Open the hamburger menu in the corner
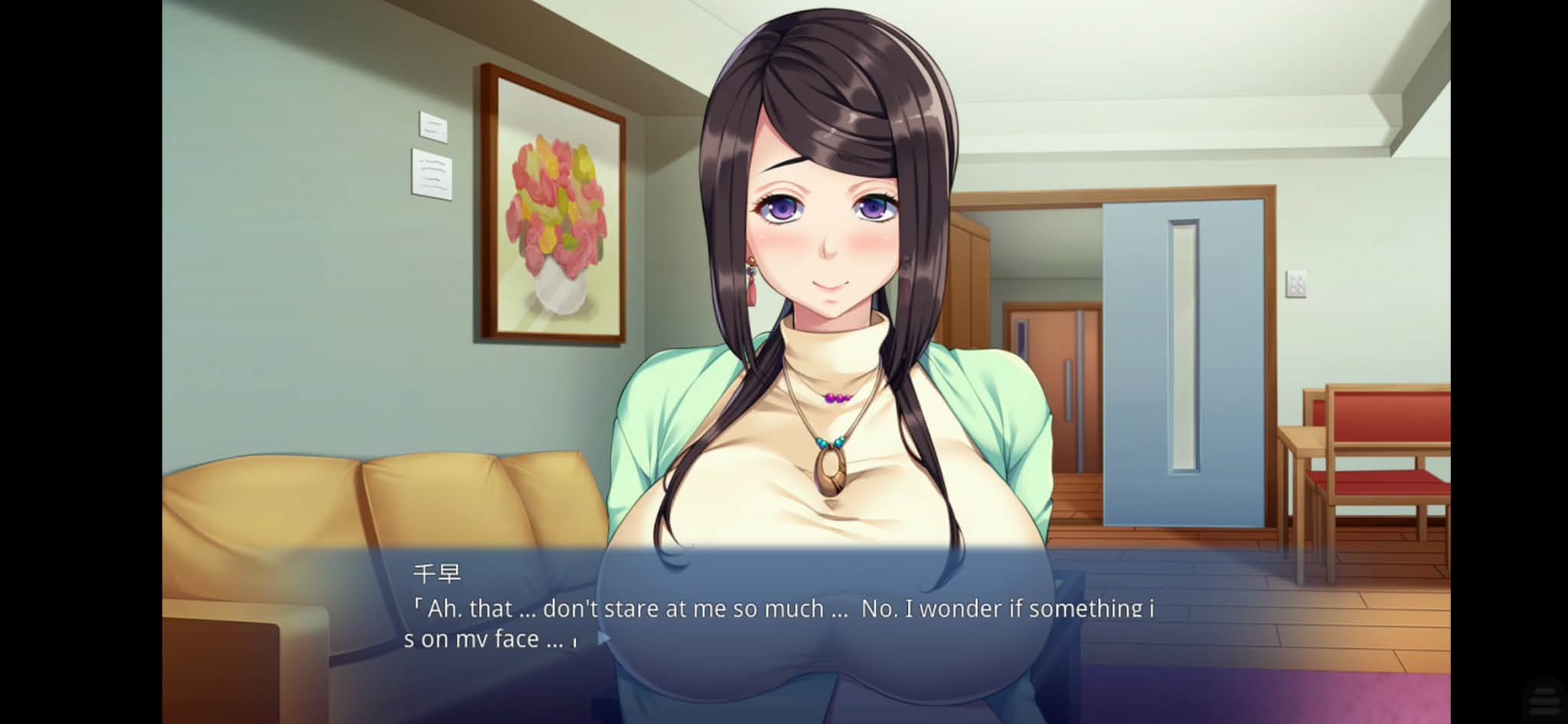This screenshot has height=724, width=1568. [x=1544, y=699]
